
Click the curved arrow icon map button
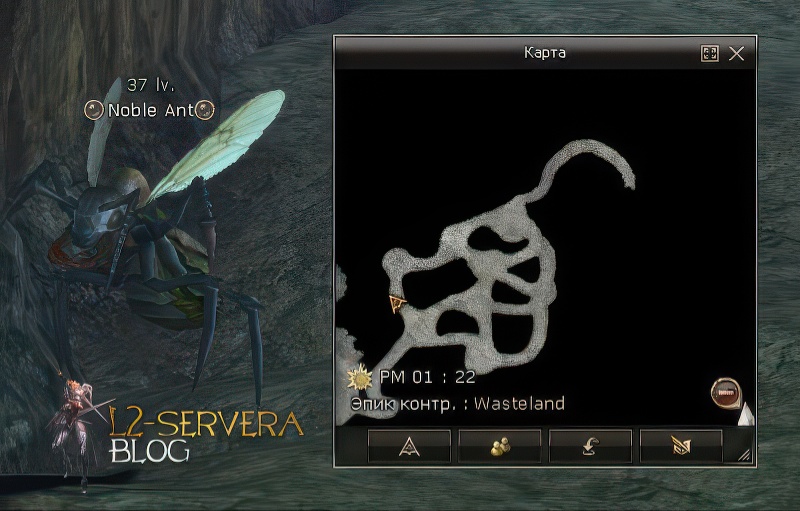[x=590, y=446]
